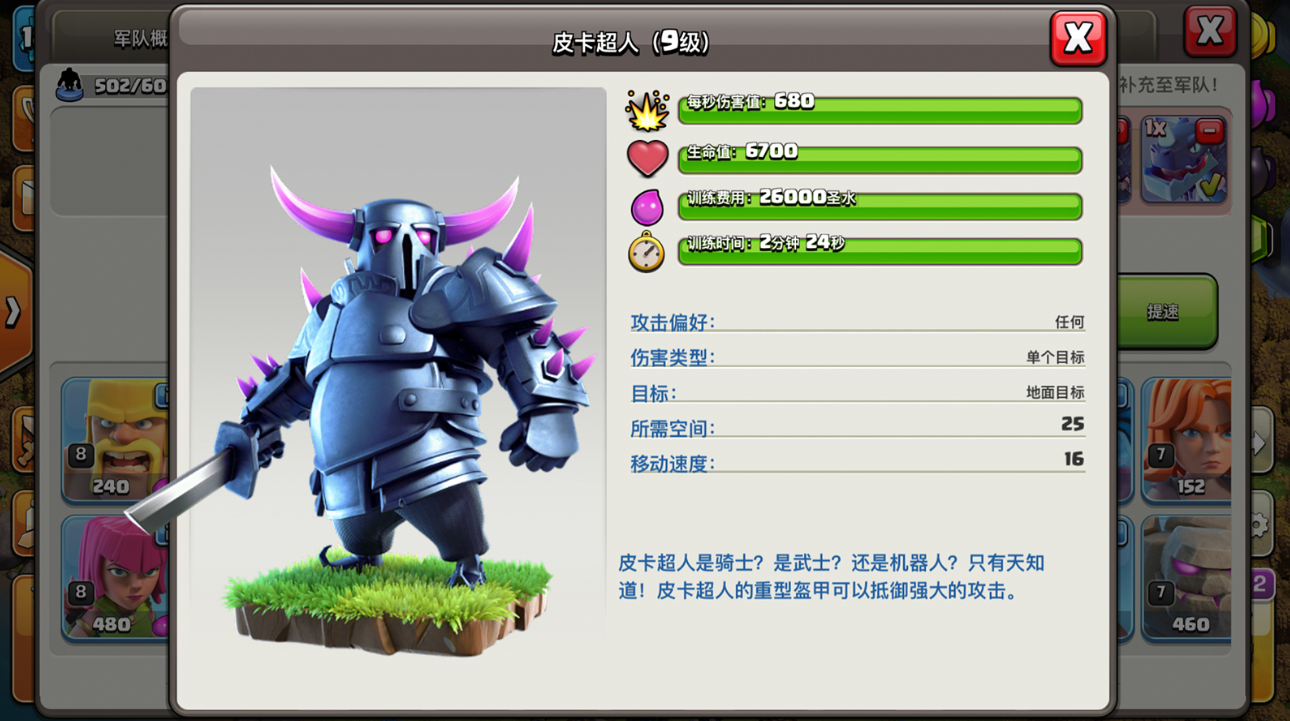Click the explosion damage-per-second stat icon
Viewport: 1290px width, 721px height.
point(647,112)
